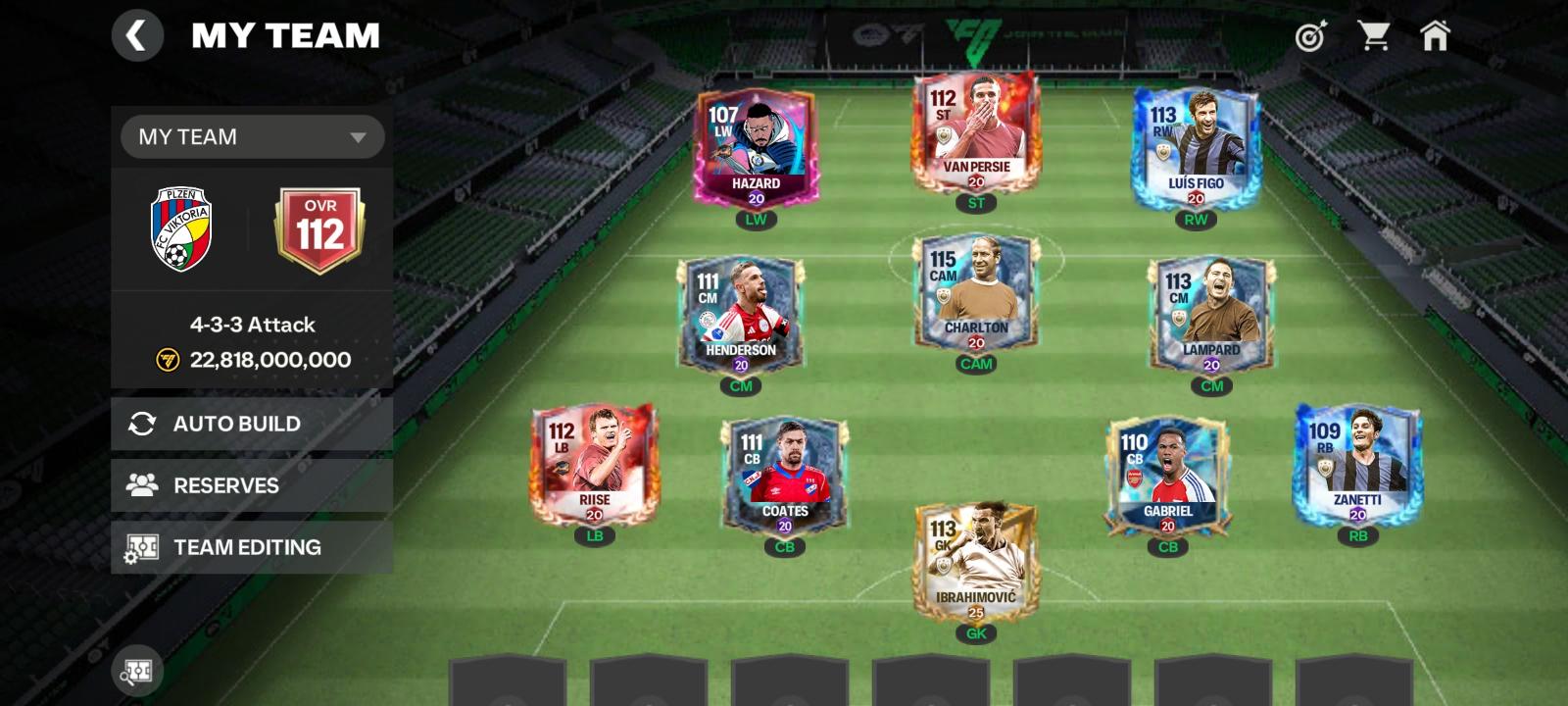Select the Charlton CAM card
Screen dimensions: 1568x706
point(976,291)
